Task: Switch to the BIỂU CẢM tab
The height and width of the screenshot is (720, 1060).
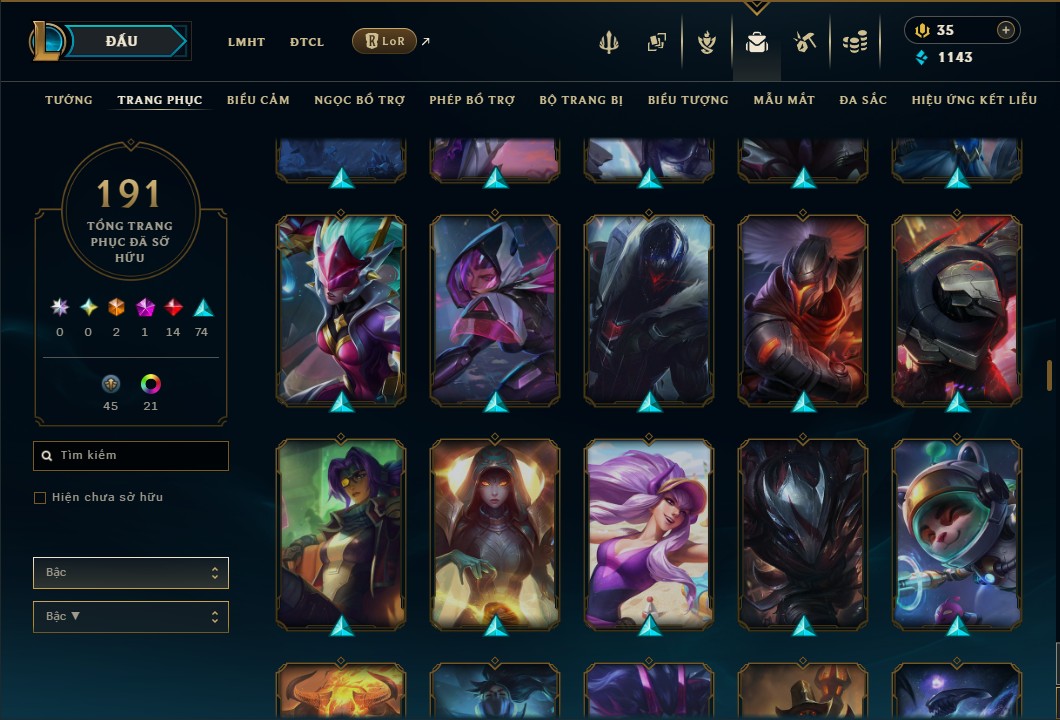Action: [x=258, y=100]
